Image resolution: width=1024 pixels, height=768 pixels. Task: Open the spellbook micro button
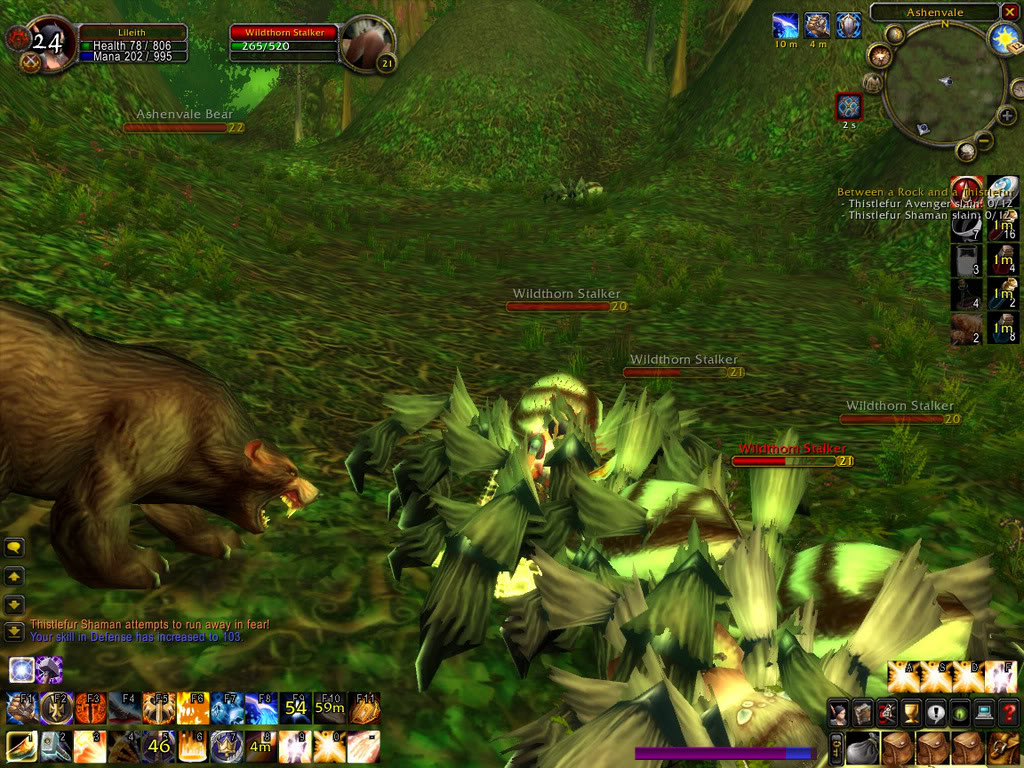coord(863,713)
